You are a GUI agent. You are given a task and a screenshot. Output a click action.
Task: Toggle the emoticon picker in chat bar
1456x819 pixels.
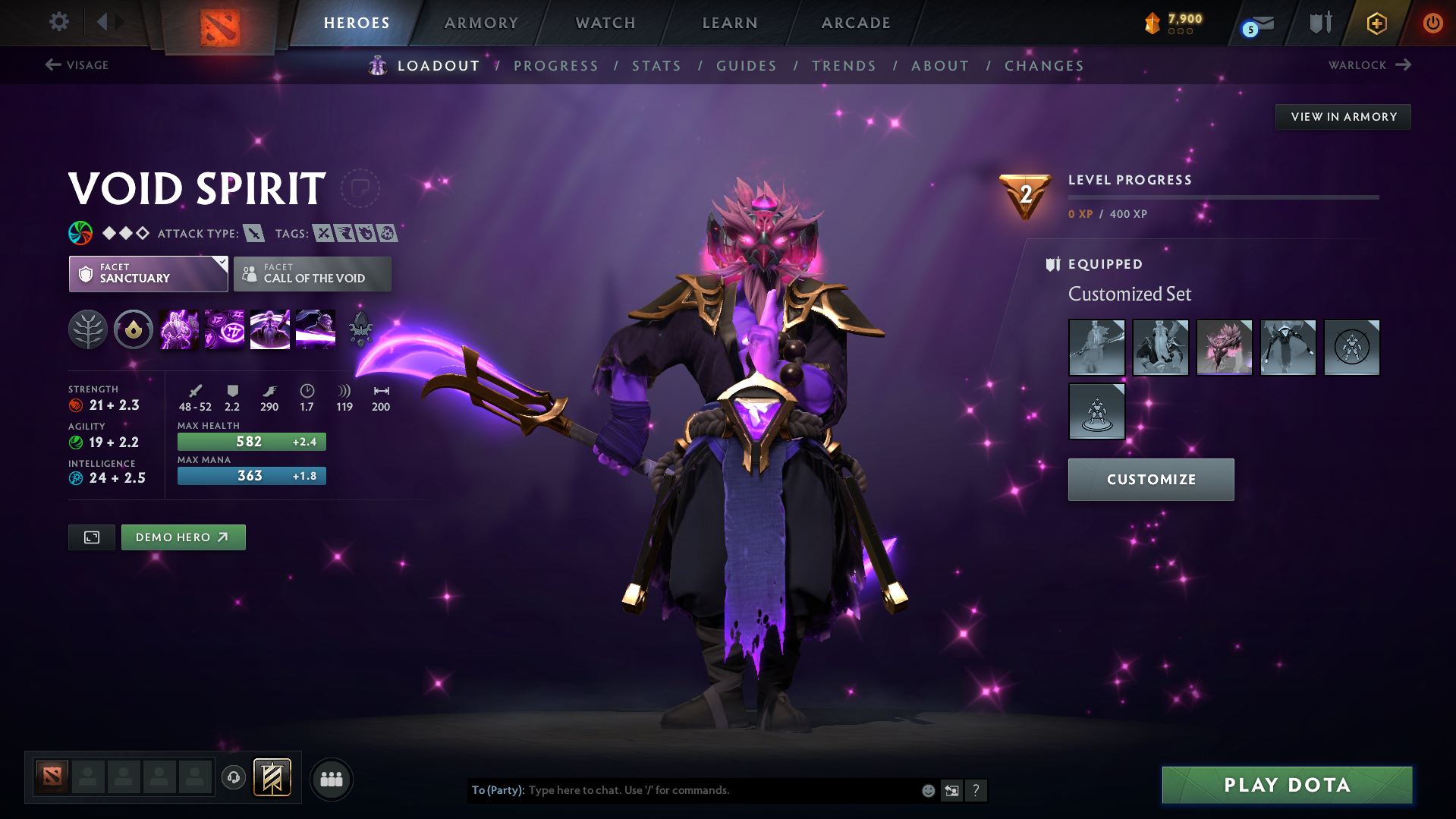click(927, 790)
